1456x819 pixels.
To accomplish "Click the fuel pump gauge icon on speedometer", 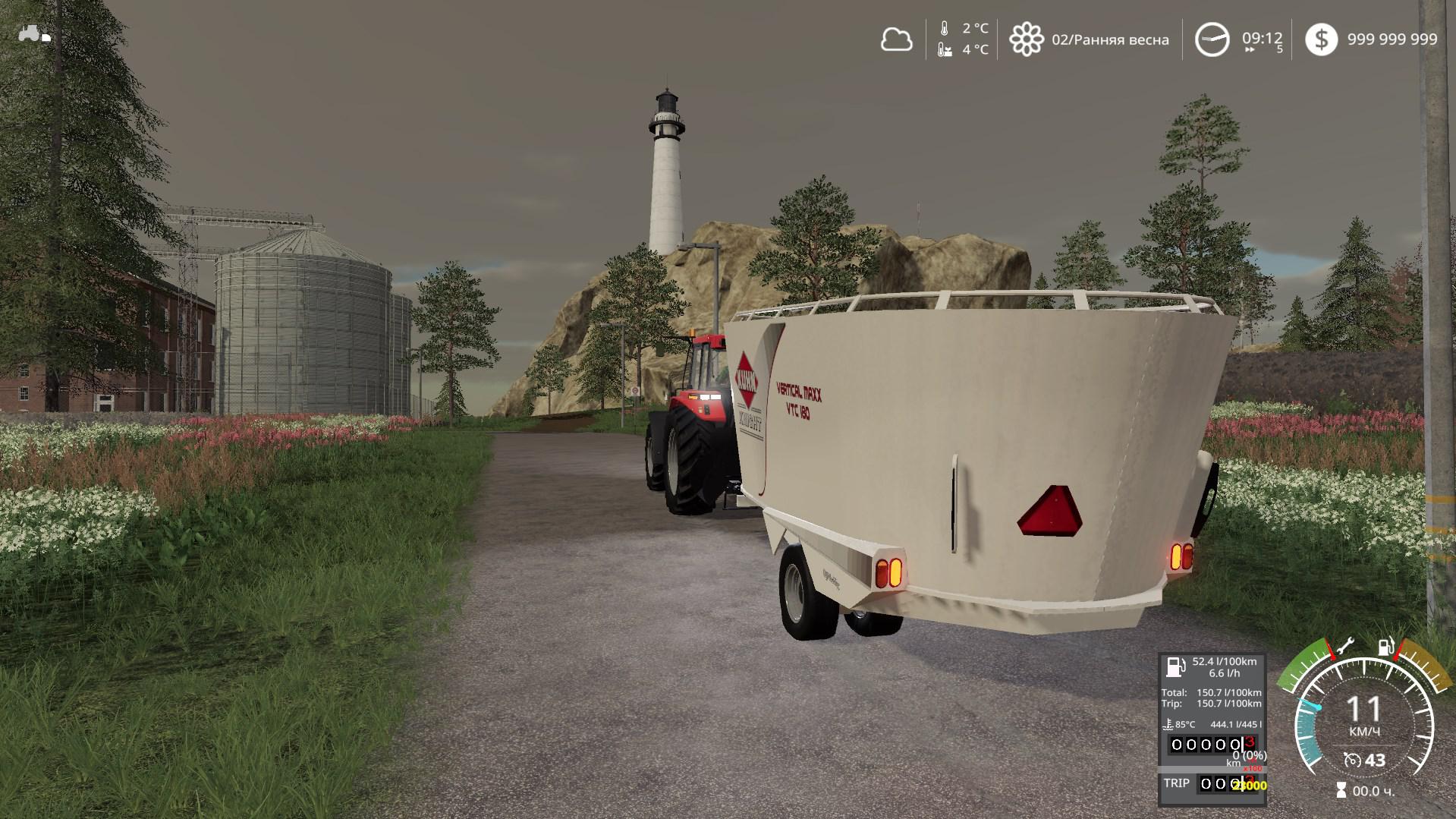I will (x=1386, y=647).
